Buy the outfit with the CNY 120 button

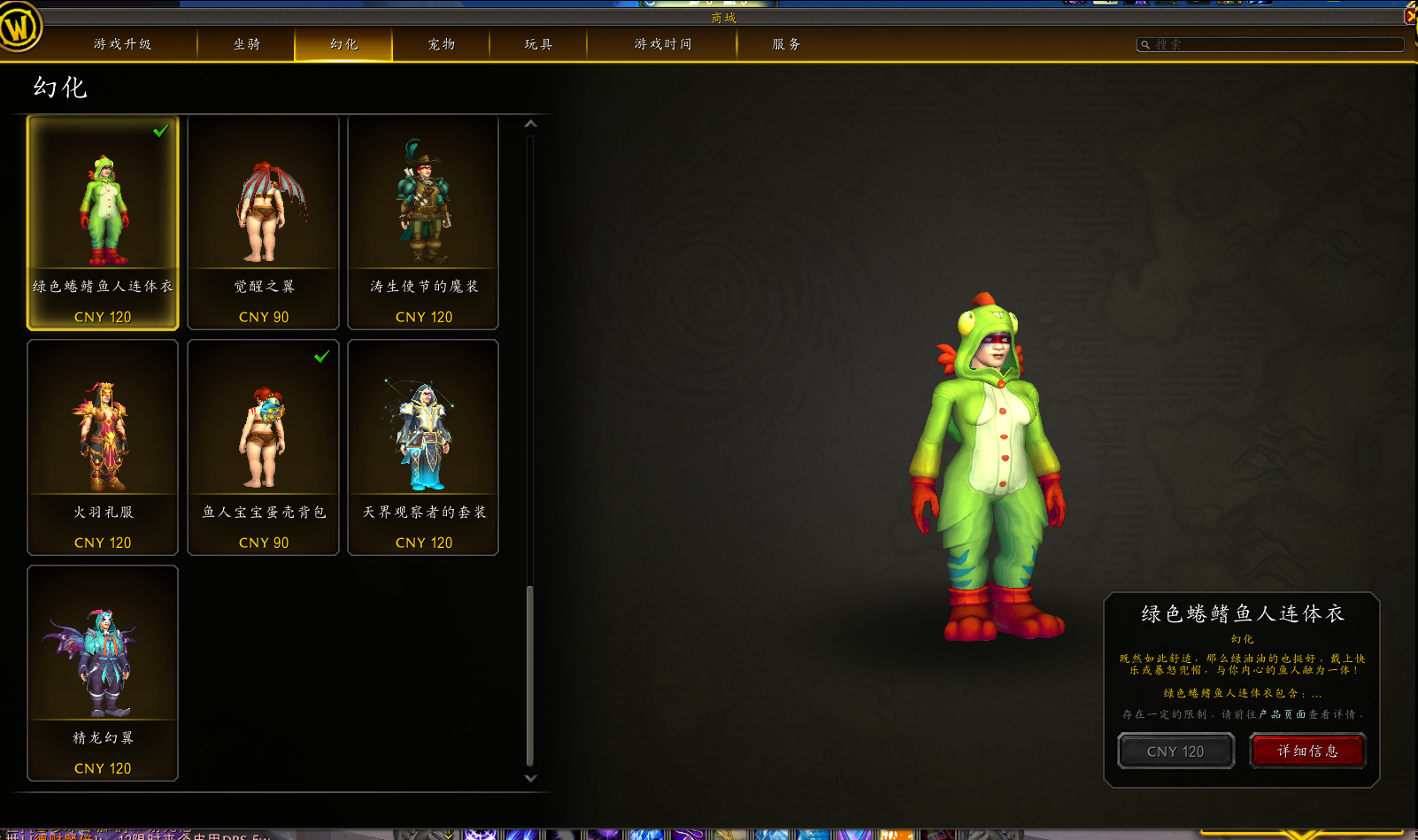click(1175, 751)
